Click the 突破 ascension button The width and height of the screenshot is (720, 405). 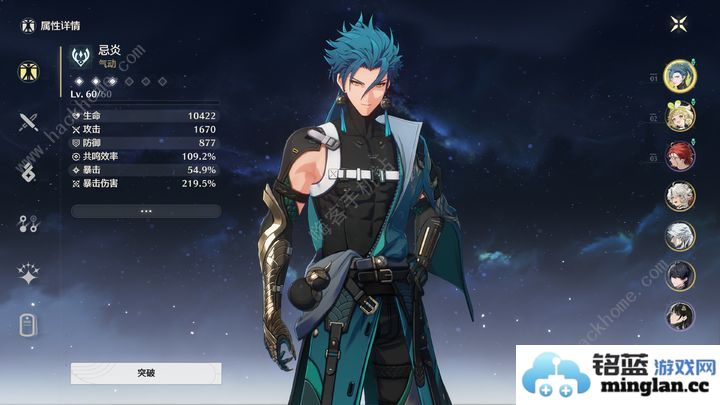click(x=146, y=373)
